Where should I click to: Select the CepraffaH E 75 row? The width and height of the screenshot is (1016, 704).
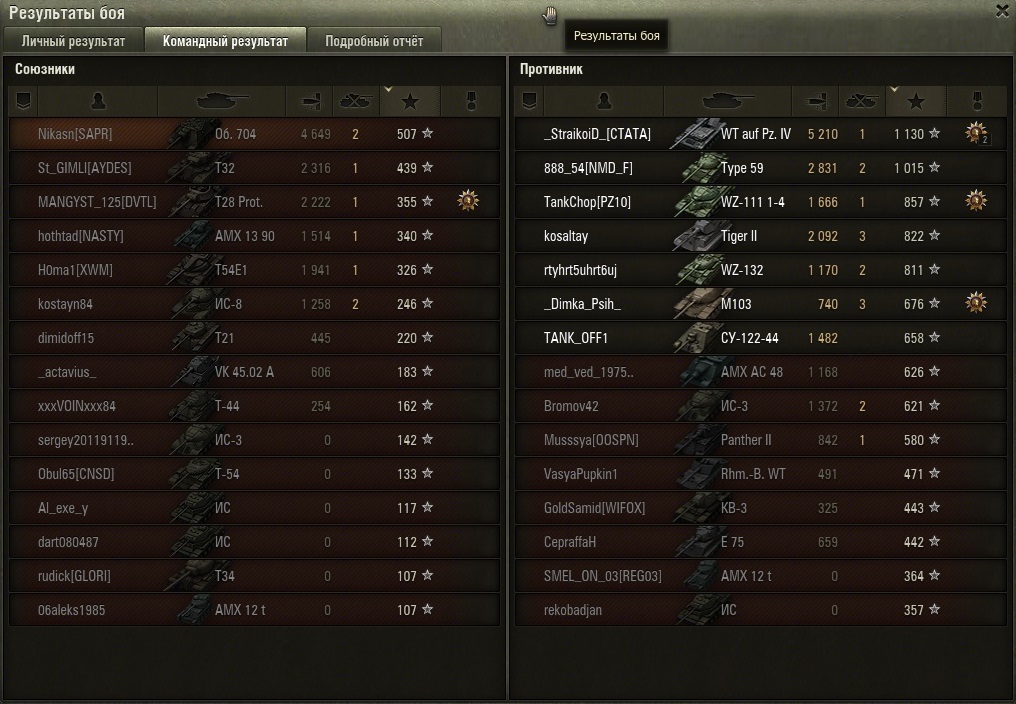pos(760,542)
